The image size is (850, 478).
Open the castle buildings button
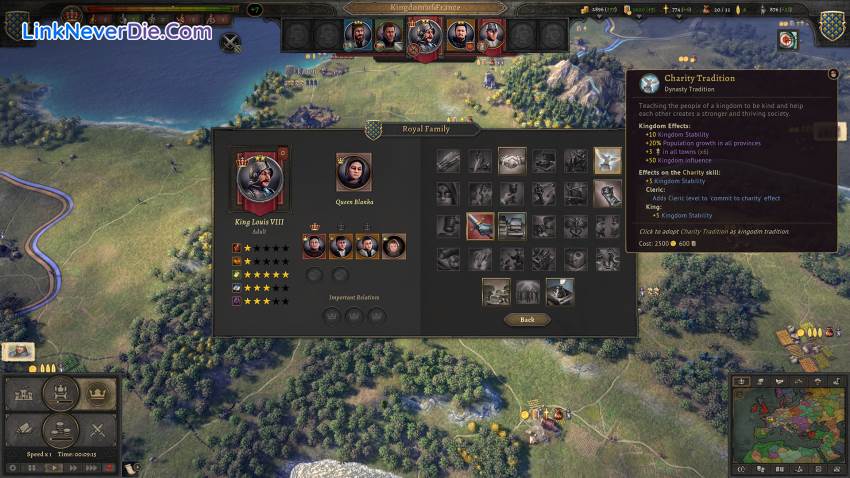click(x=23, y=394)
